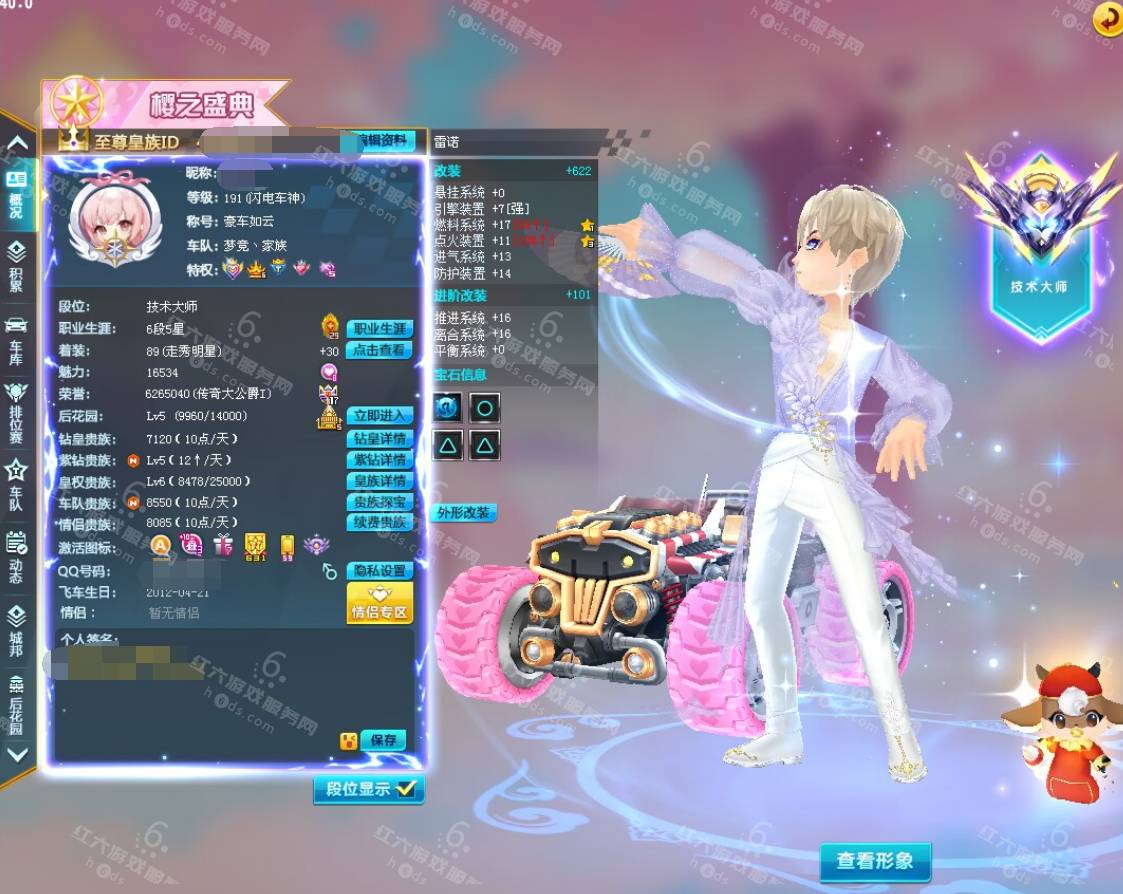This screenshot has height=894, width=1123.
Task: Click the orange return arrow button
Action: point(1107,19)
